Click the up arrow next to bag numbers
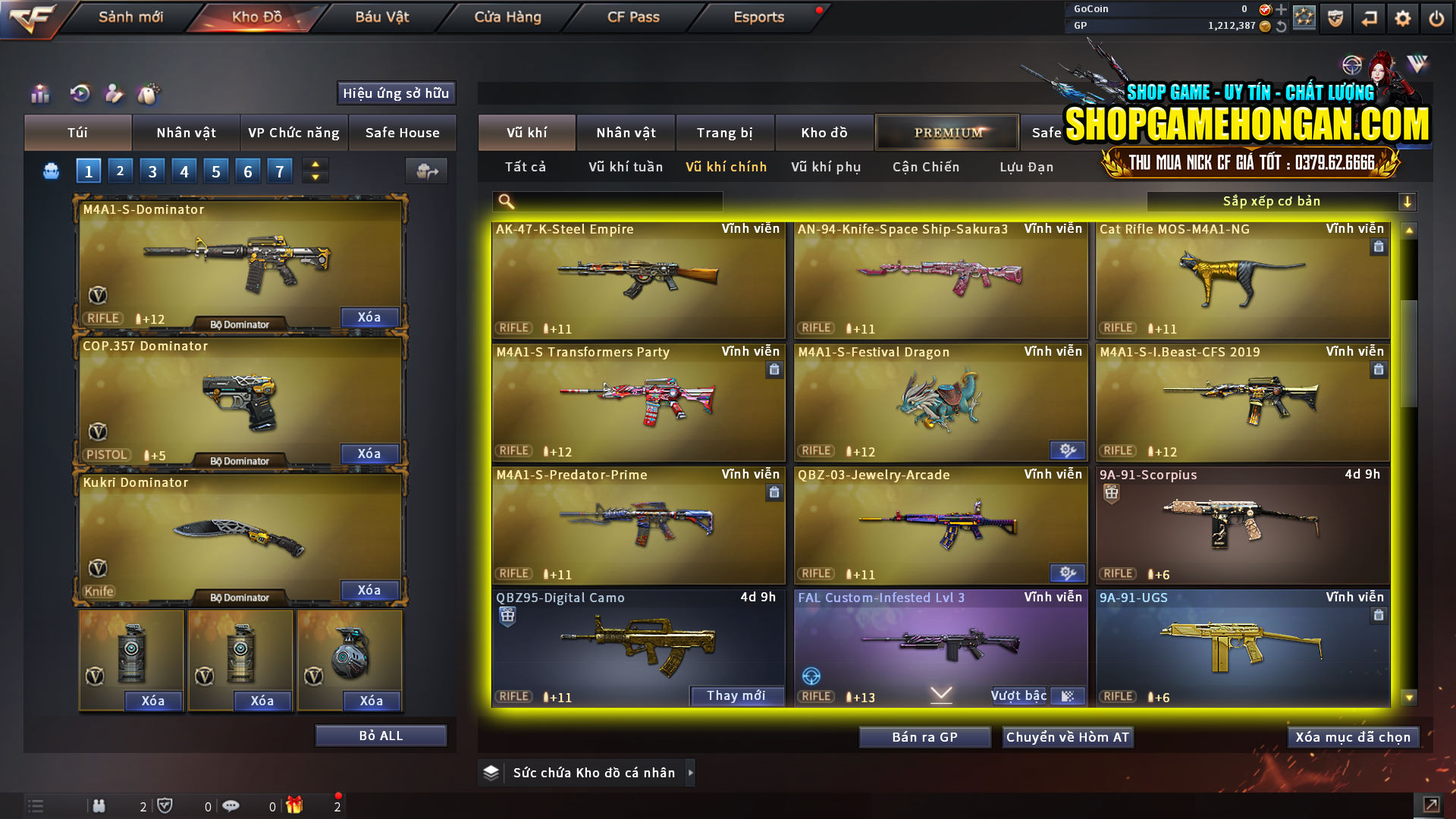The image size is (1456, 819). [x=314, y=165]
